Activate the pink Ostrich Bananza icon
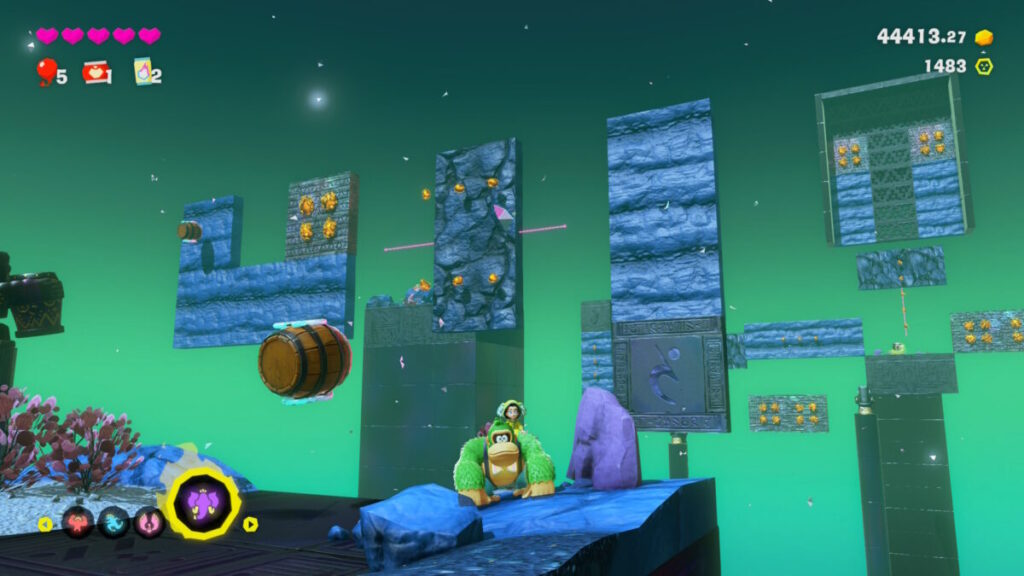This screenshot has width=1024, height=576. pyautogui.click(x=148, y=522)
